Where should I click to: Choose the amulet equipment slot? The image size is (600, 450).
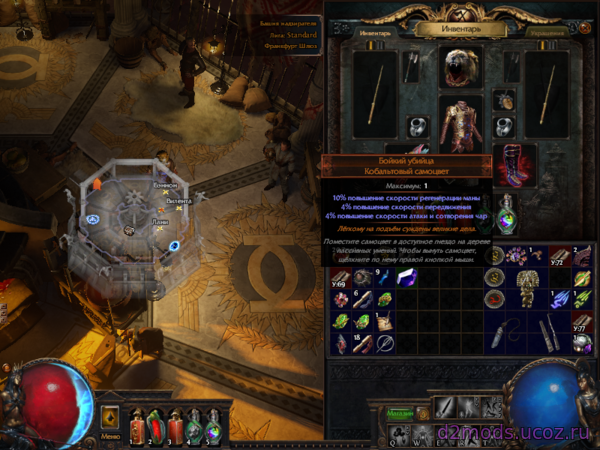click(x=503, y=99)
